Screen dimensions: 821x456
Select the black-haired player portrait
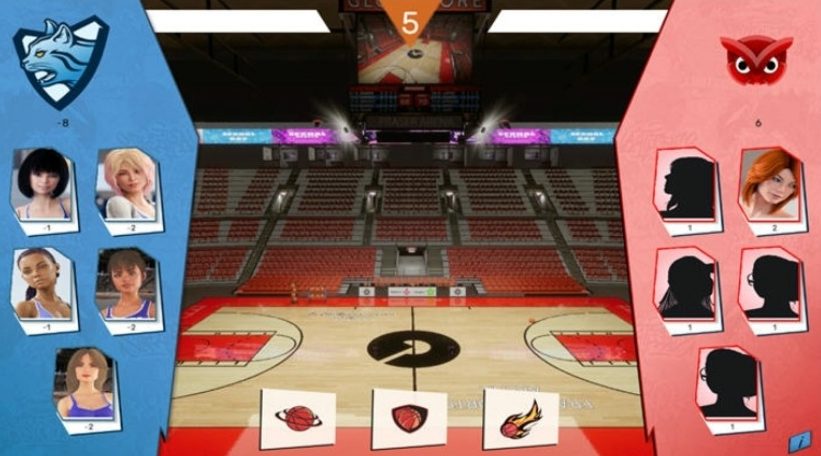pyautogui.click(x=43, y=186)
